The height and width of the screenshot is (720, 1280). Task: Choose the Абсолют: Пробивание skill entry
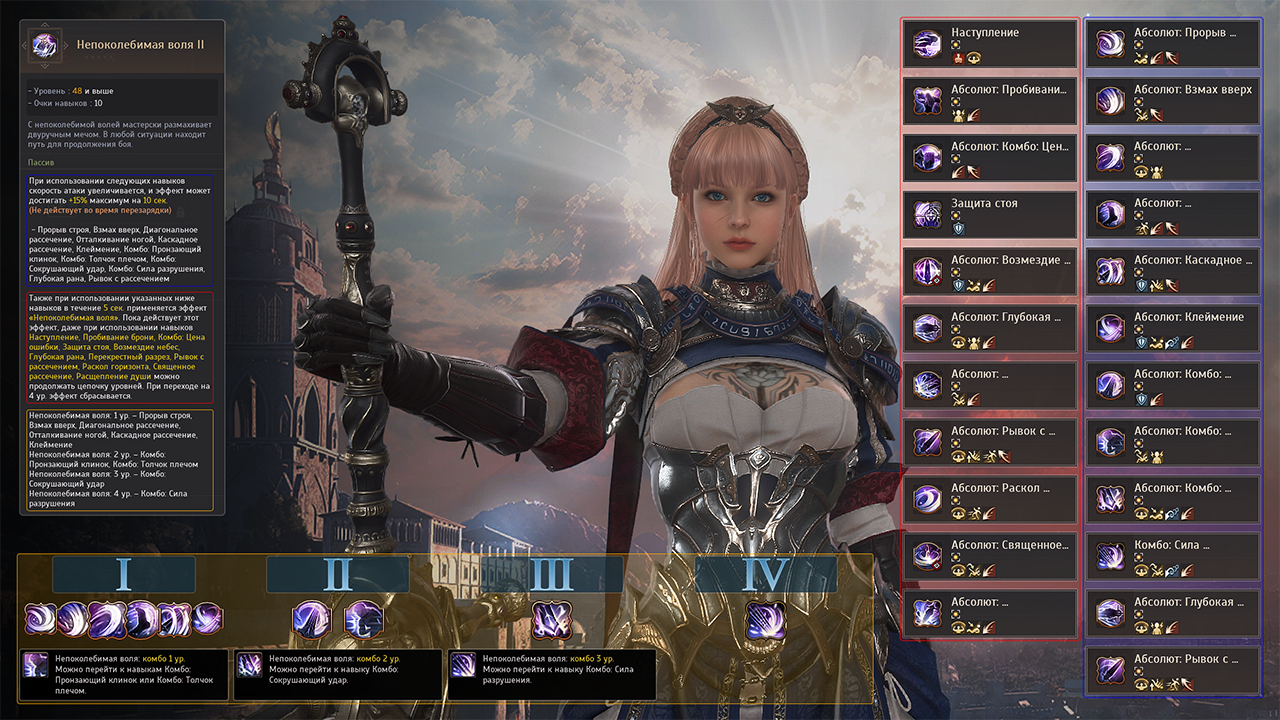[x=990, y=101]
